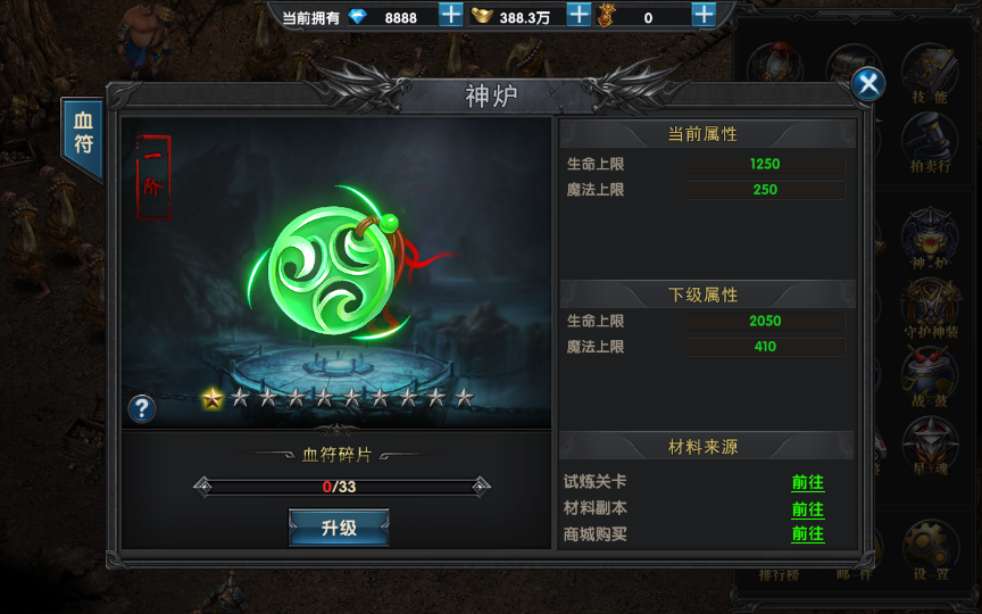Open 商城购买 using its 前往 link

pos(807,534)
